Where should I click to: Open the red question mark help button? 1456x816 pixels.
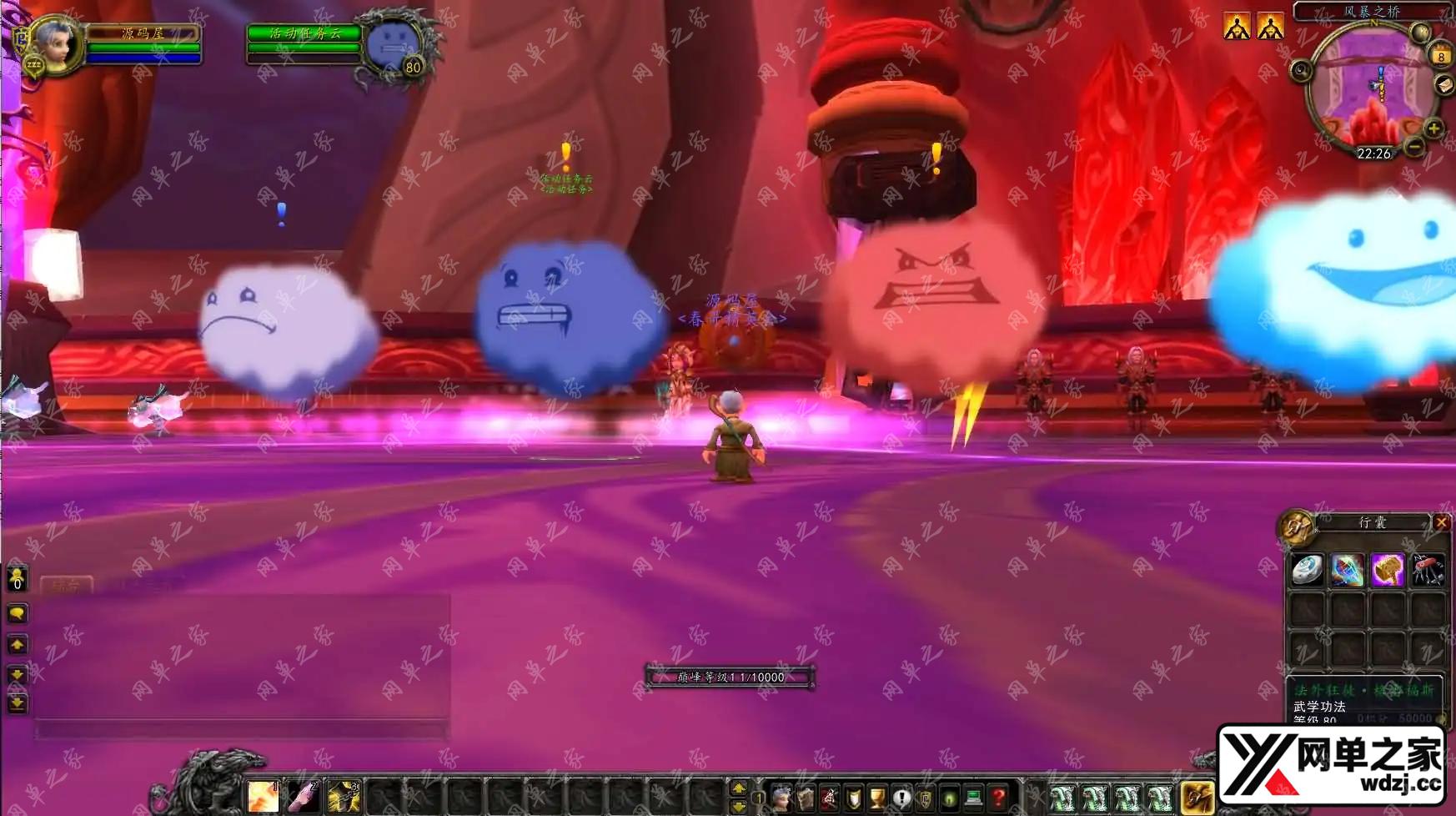tap(998, 798)
